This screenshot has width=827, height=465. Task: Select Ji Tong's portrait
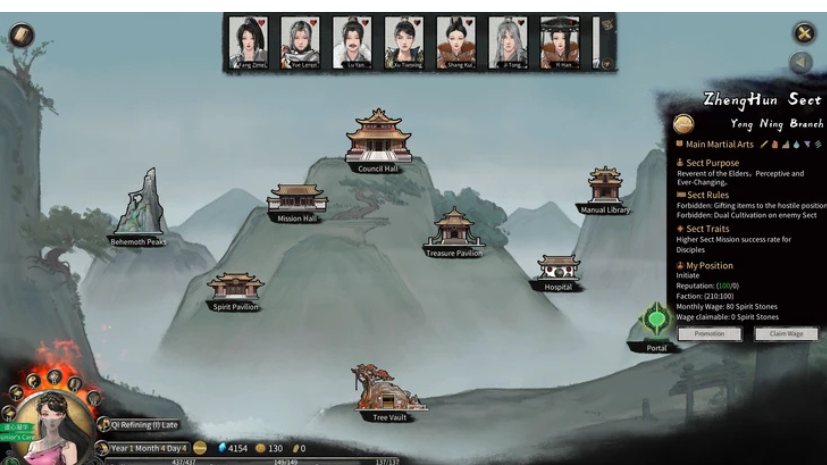pyautogui.click(x=508, y=42)
